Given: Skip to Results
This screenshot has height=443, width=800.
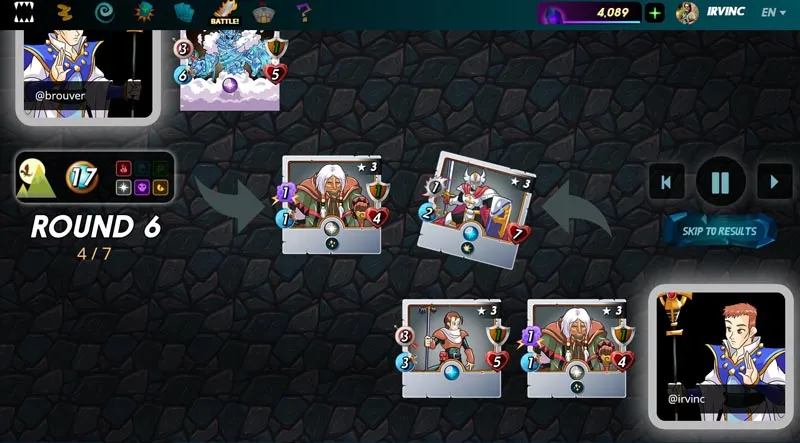Looking at the screenshot, I should tap(720, 231).
